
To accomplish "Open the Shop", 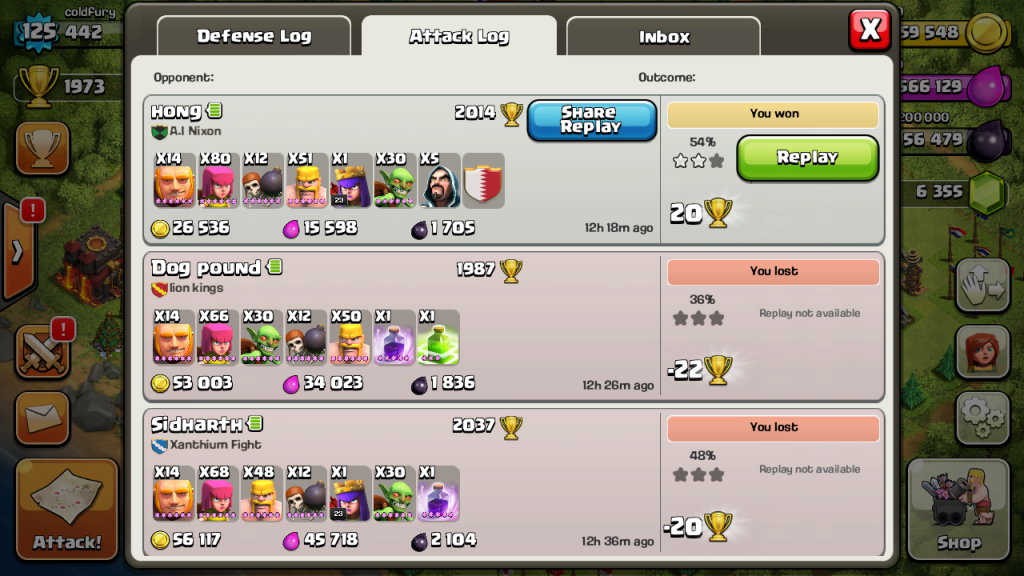I will [958, 510].
